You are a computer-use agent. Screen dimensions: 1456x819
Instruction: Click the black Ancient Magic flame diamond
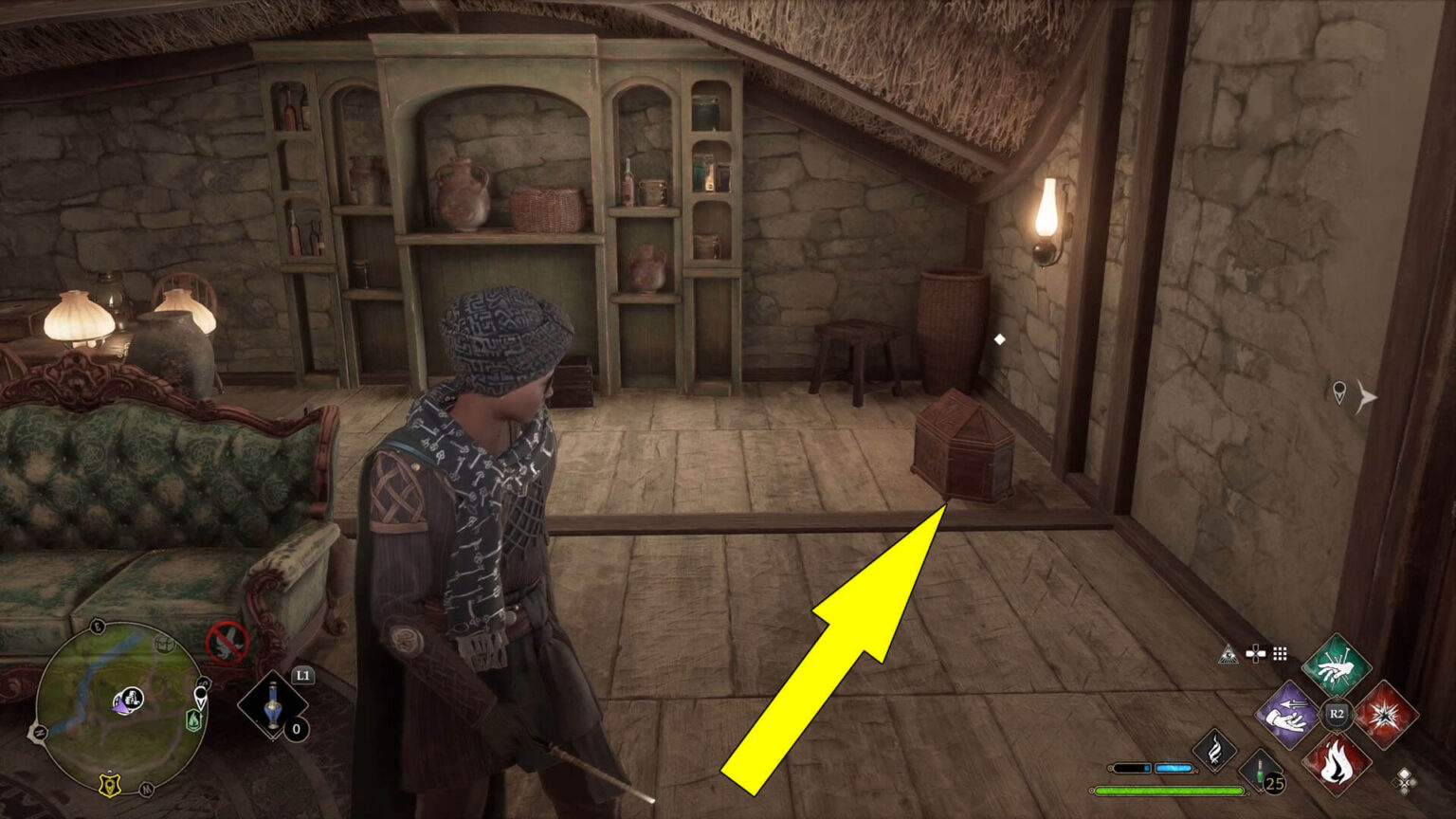click(1215, 750)
